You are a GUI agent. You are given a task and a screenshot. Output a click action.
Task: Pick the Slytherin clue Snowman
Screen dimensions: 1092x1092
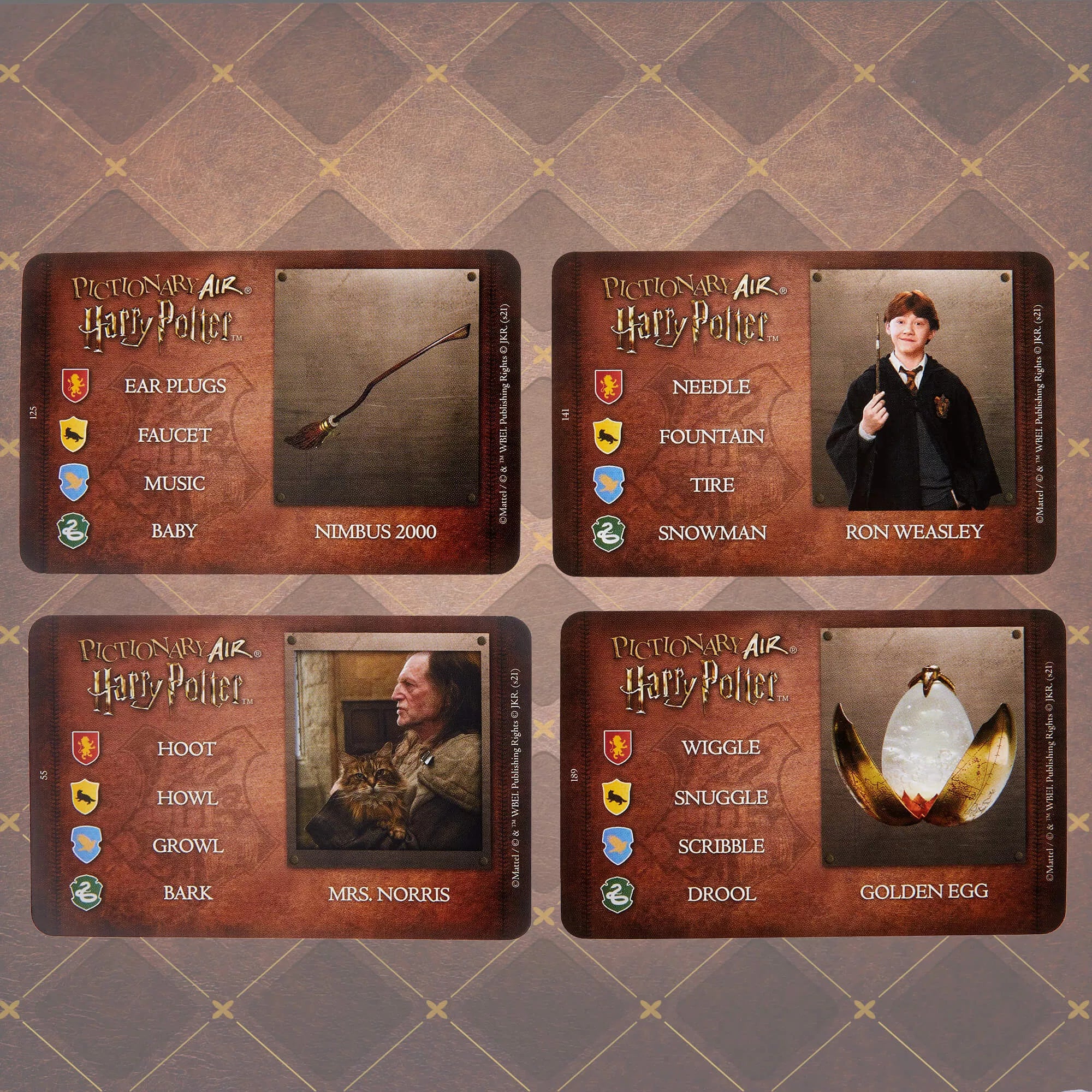(711, 533)
